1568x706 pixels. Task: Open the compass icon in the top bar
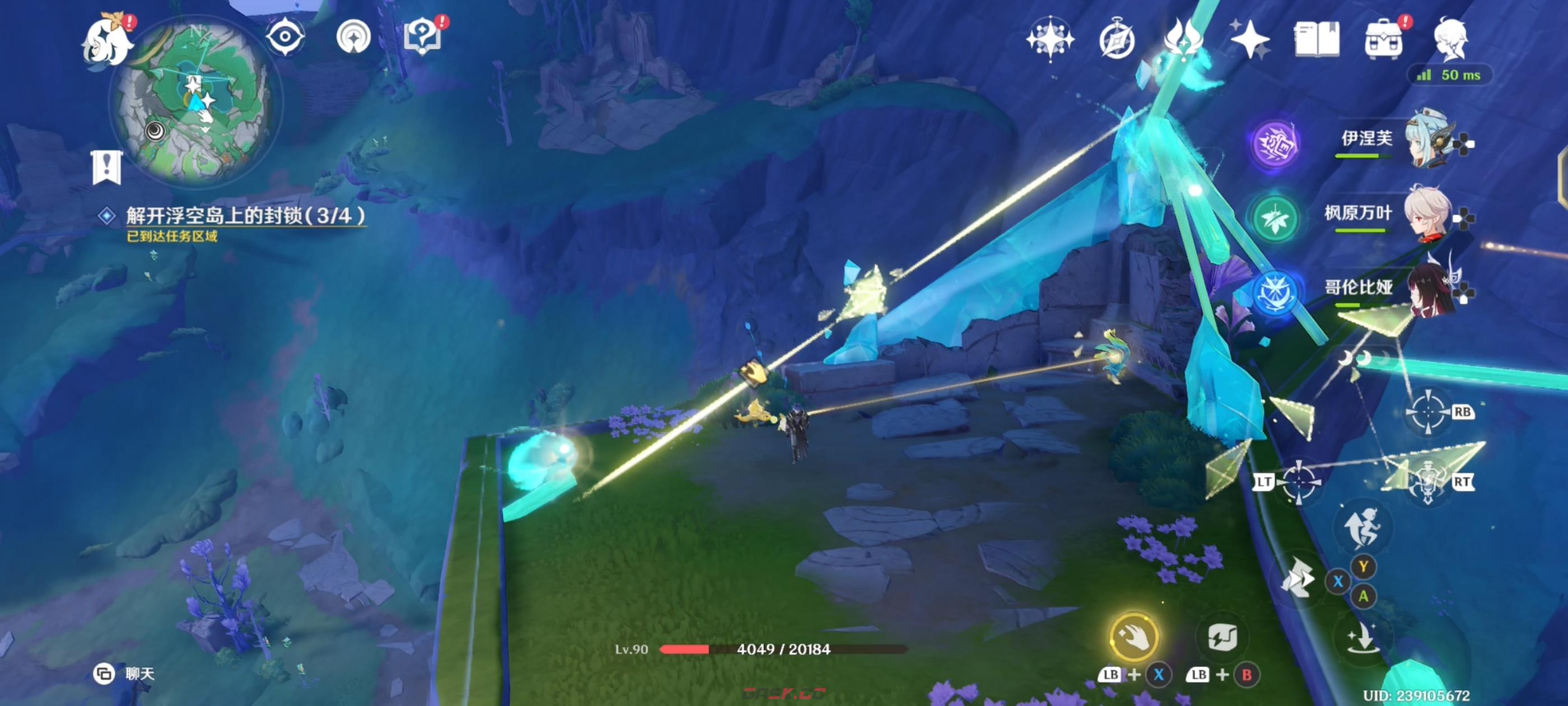pyautogui.click(x=1117, y=40)
